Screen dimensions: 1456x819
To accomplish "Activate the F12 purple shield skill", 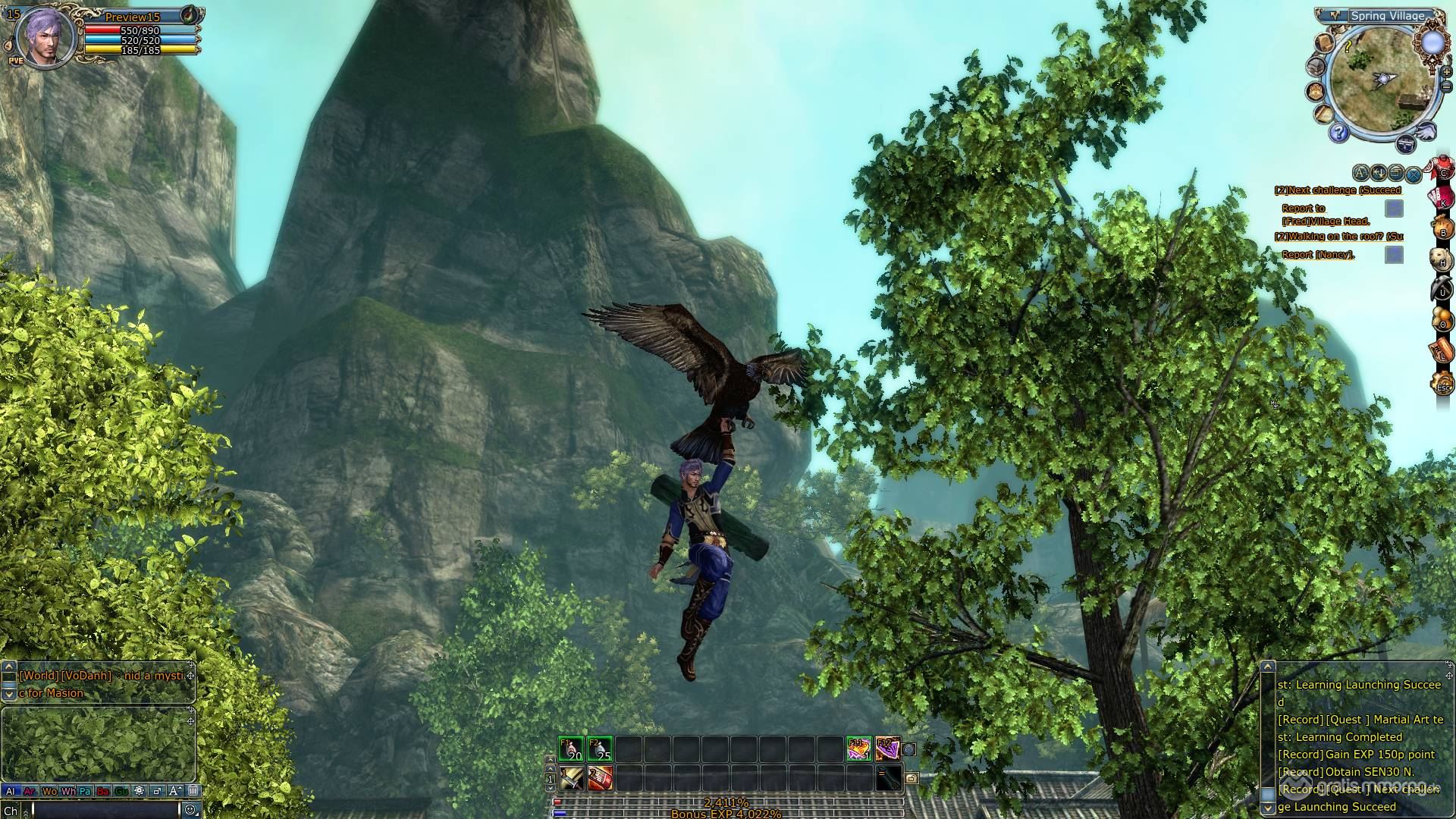I will click(x=887, y=748).
